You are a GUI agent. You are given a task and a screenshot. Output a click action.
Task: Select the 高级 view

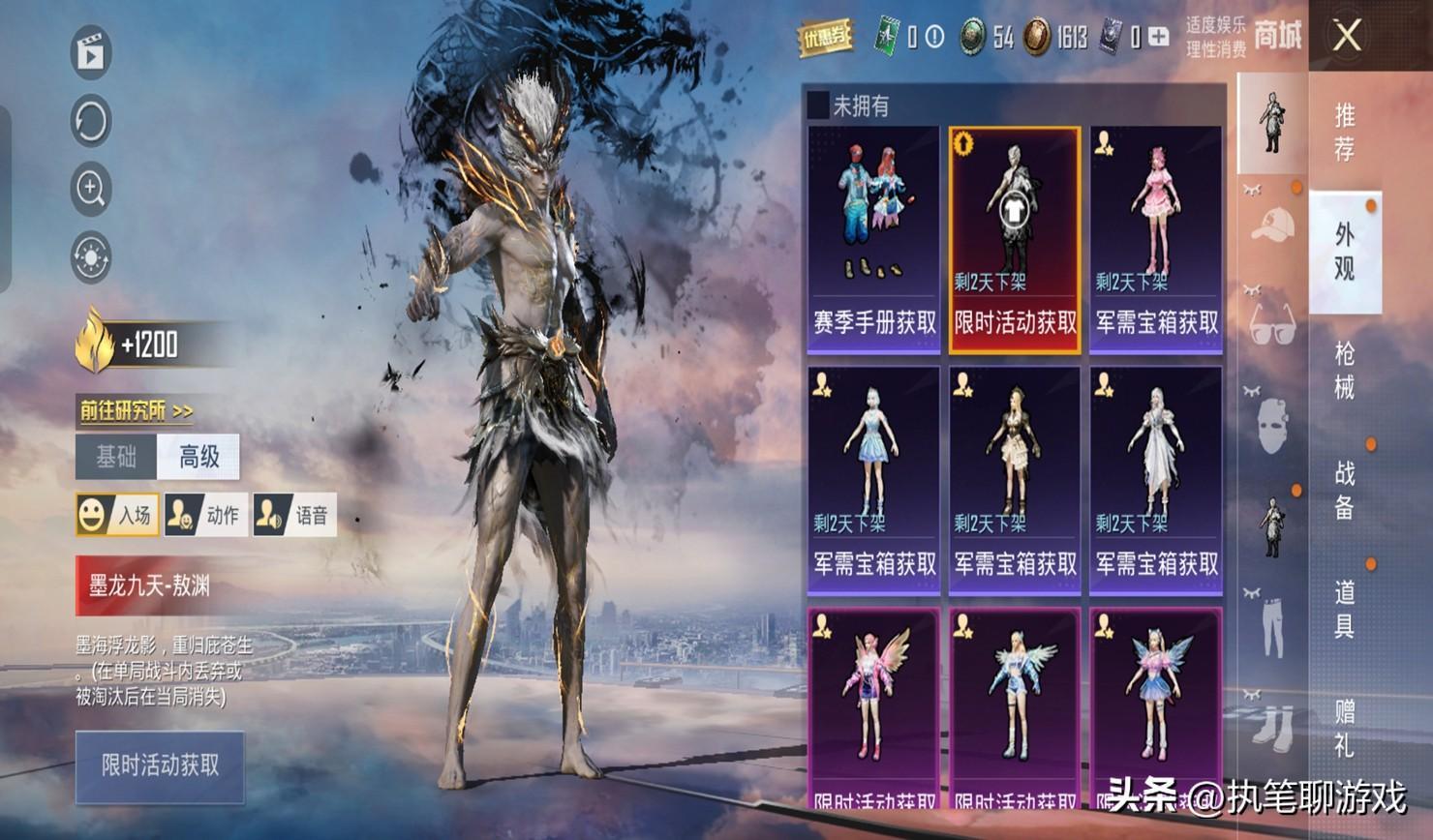(198, 456)
